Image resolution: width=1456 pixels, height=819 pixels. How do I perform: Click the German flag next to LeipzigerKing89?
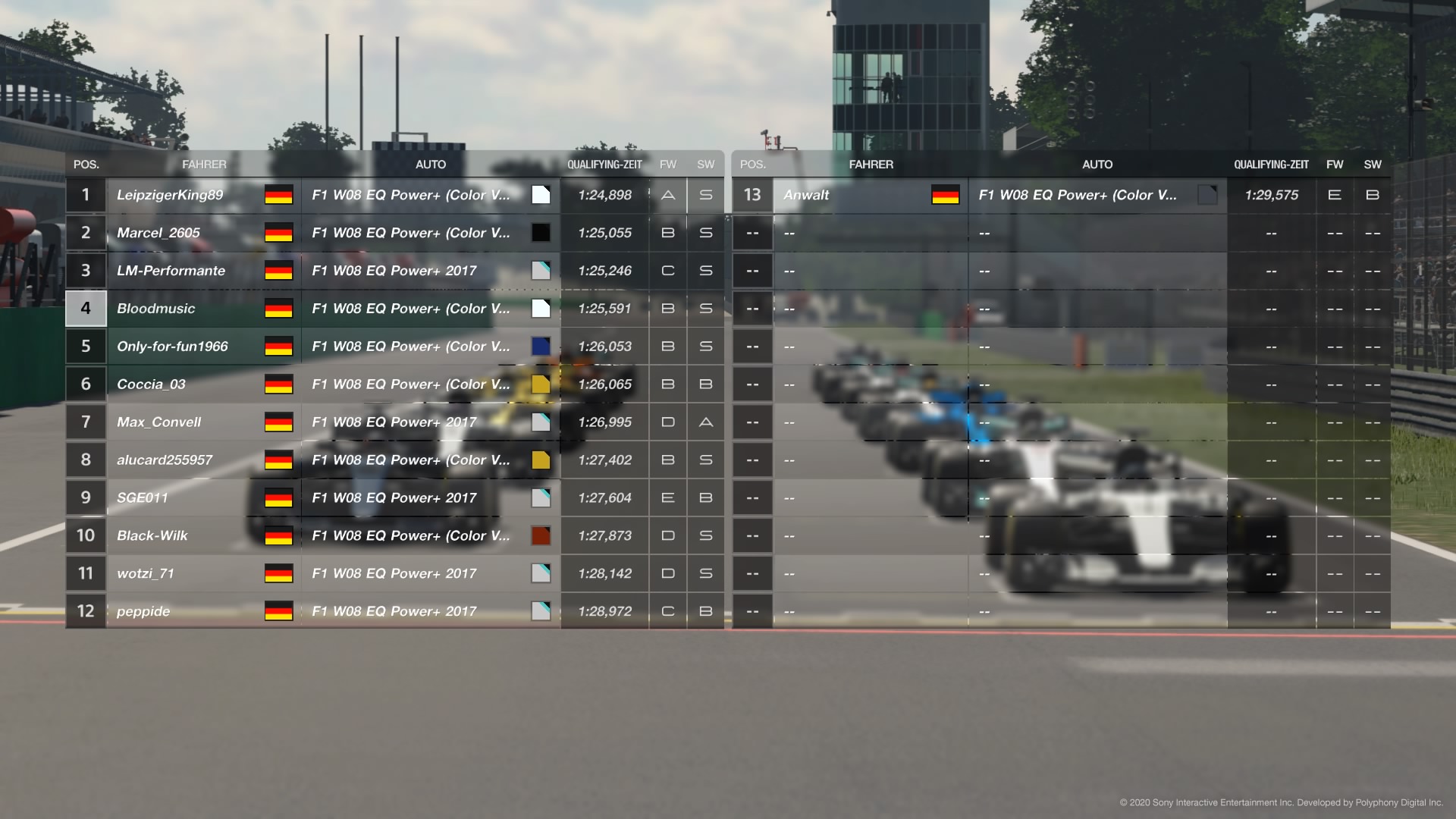click(278, 195)
